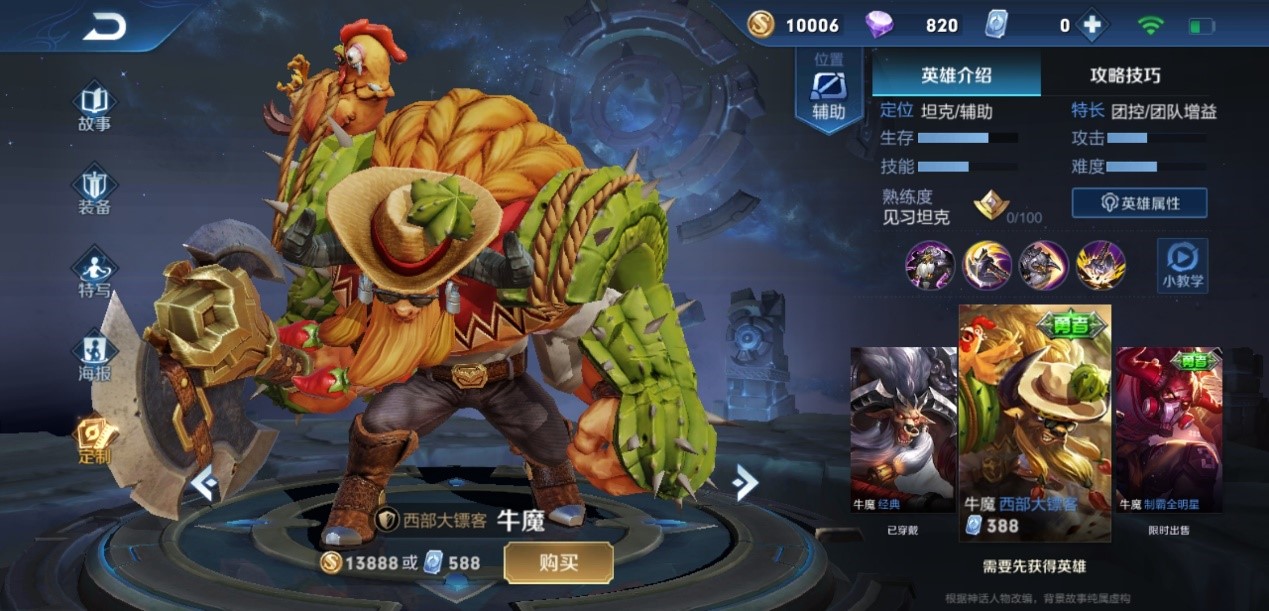Viewport: 1269px width, 611px height.
Task: Open the 特写 close-up view
Action: pyautogui.click(x=94, y=274)
